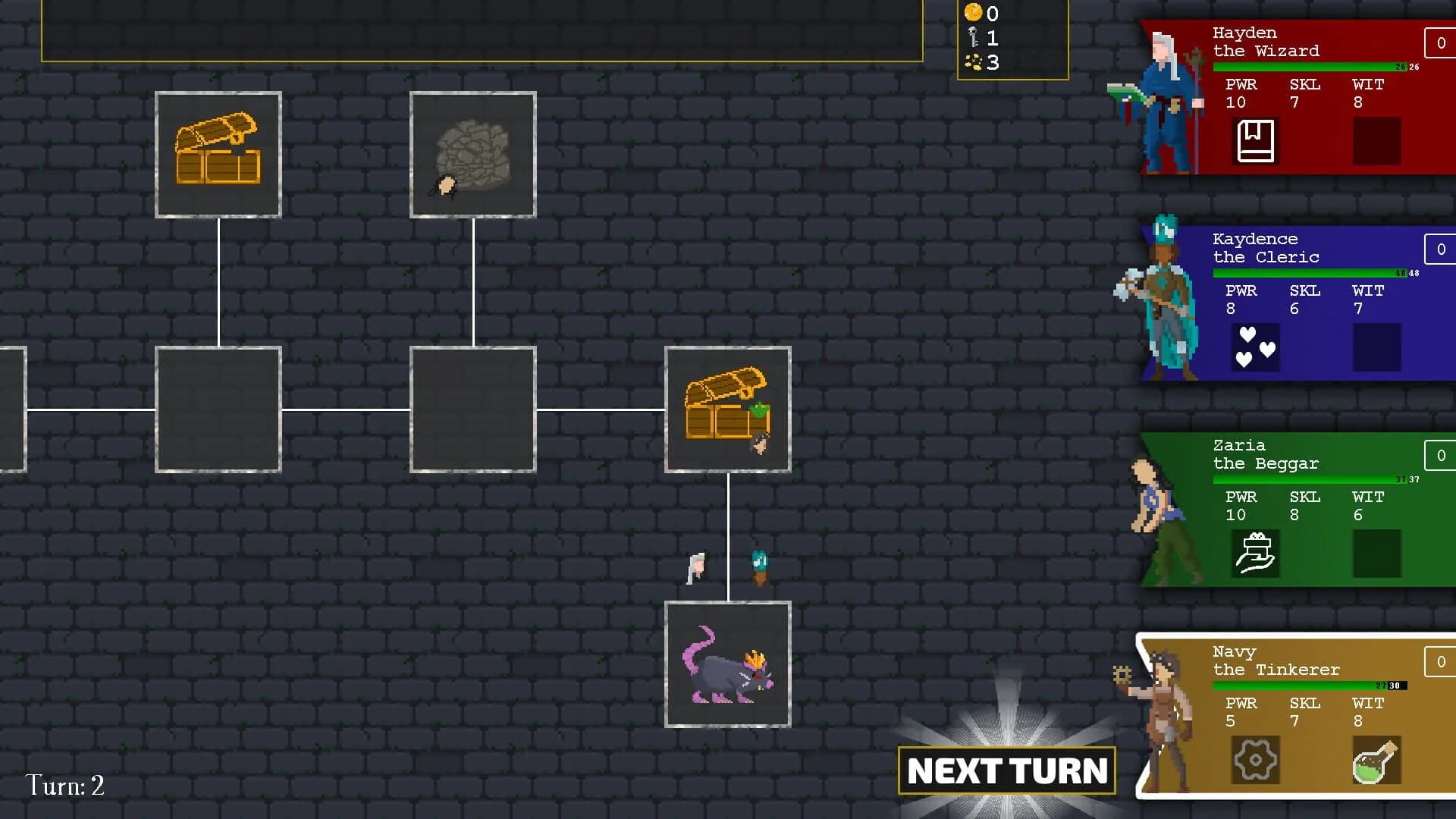Screen dimensions: 1456x819
Task: Click the dust resource counter icon
Action: 973,62
